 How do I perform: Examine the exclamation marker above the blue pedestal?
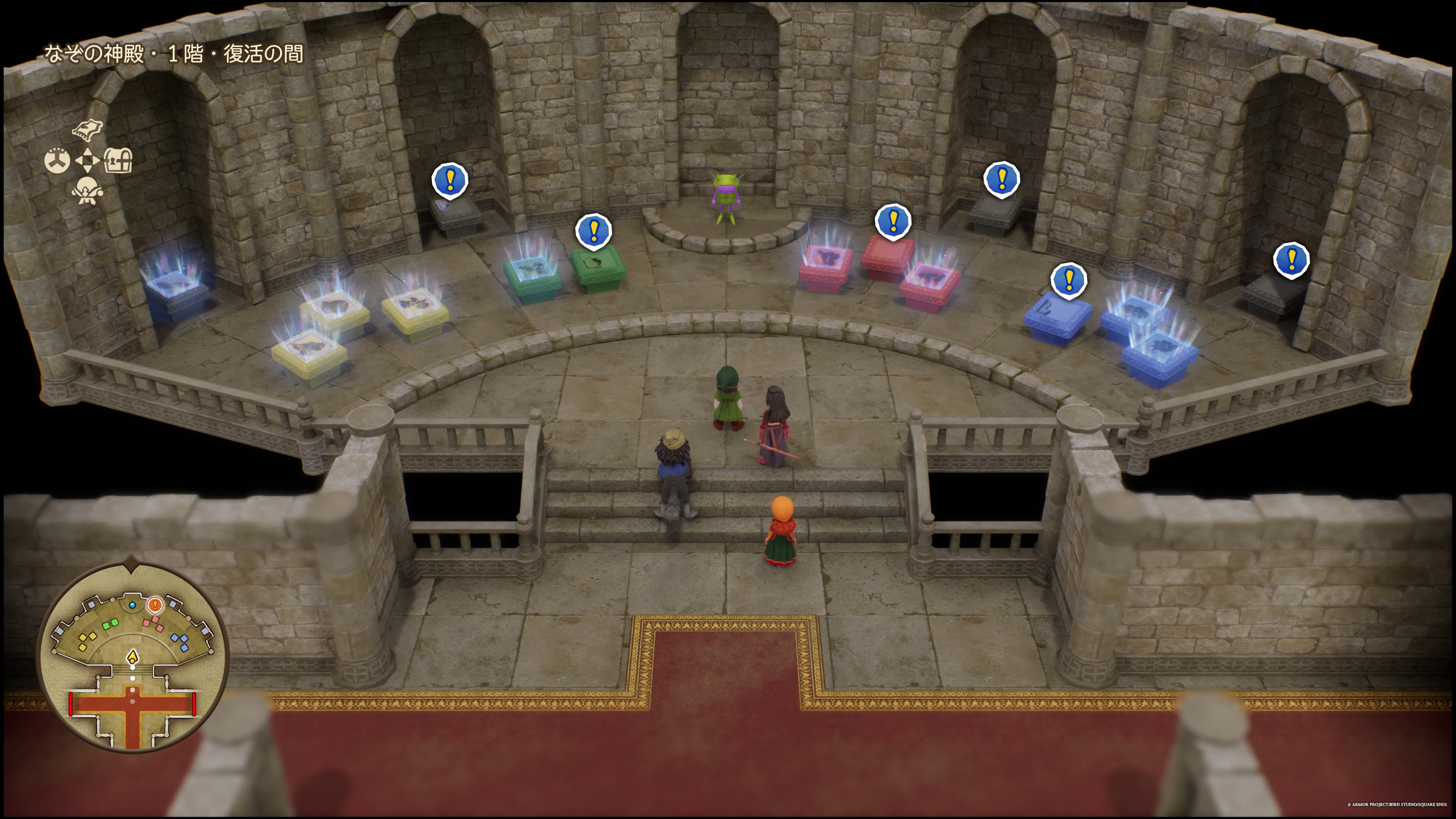[x=1069, y=280]
